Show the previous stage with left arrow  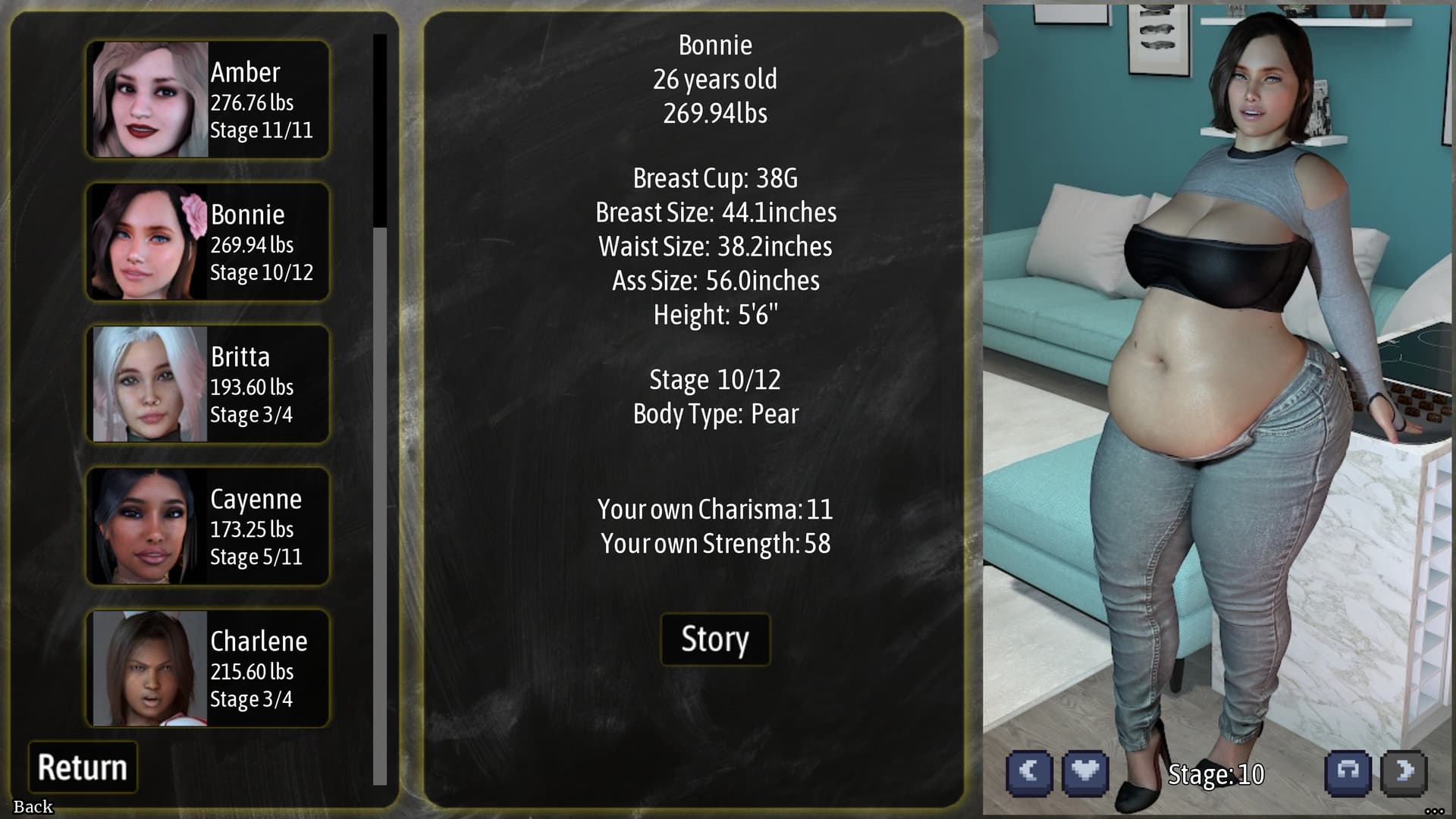(x=1029, y=773)
